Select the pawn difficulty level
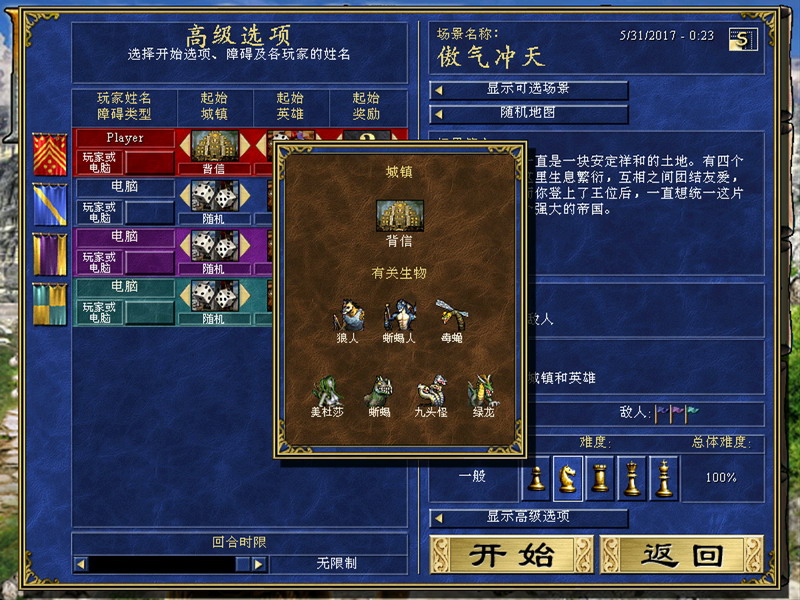The image size is (800, 600). click(x=537, y=478)
